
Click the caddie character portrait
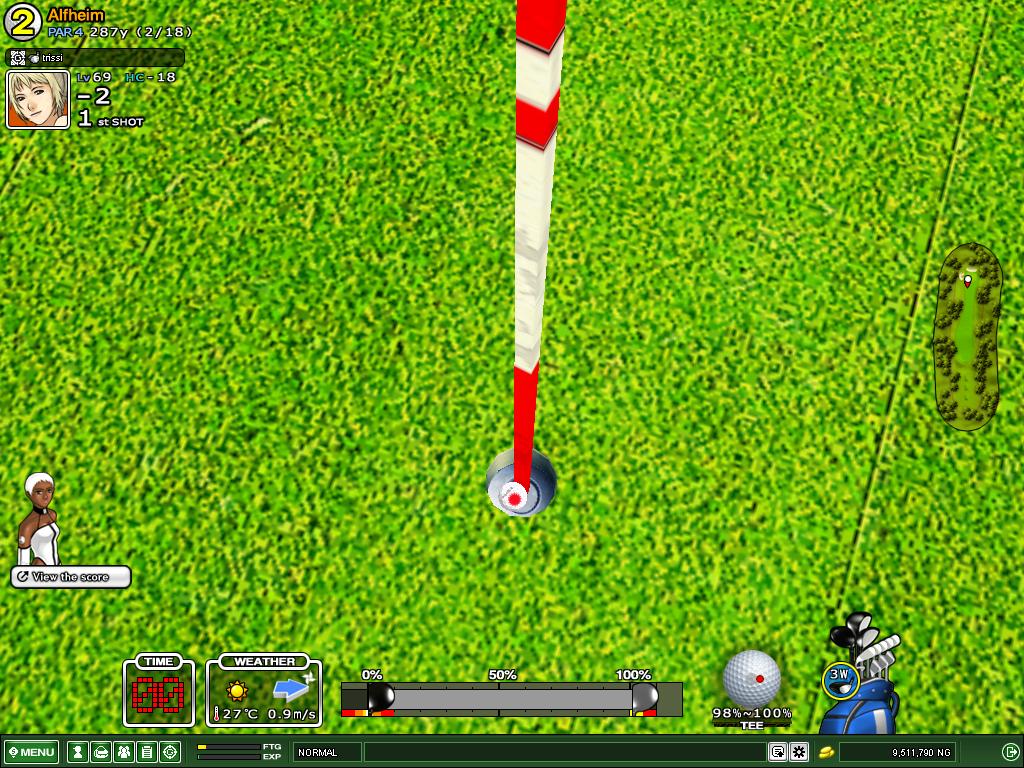pos(40,518)
